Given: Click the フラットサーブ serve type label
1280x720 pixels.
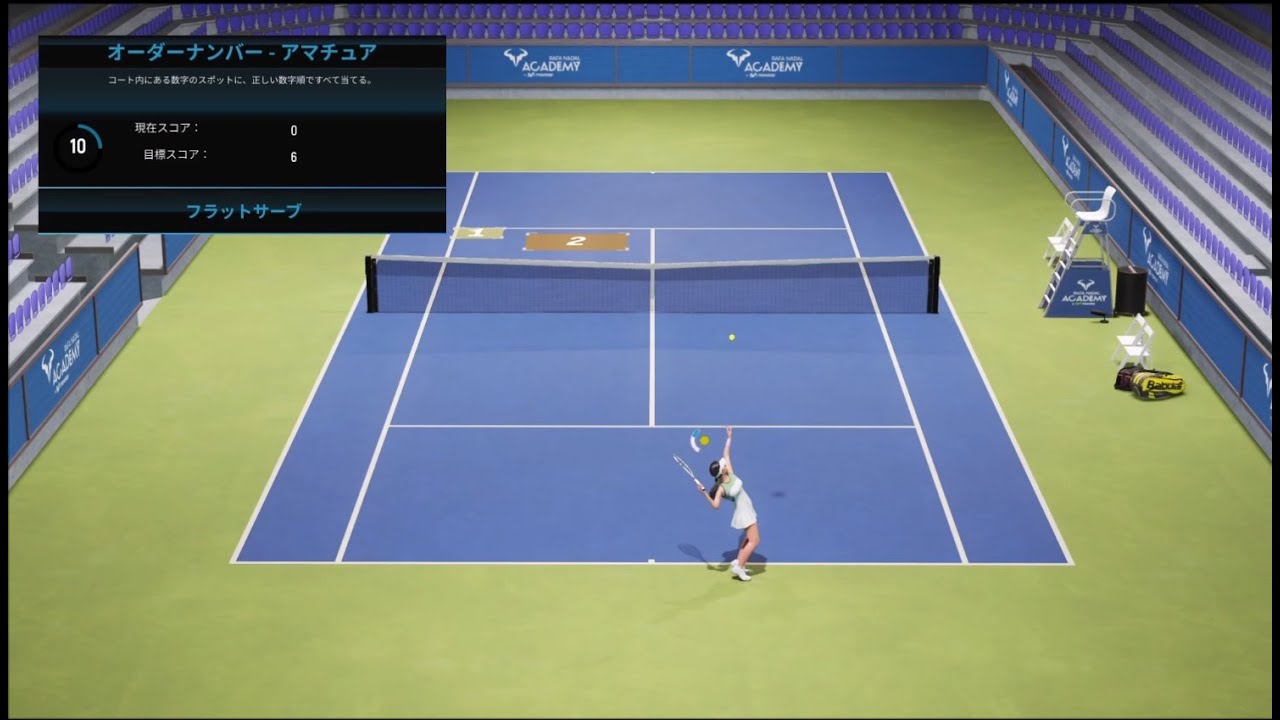Looking at the screenshot, I should coord(243,211).
